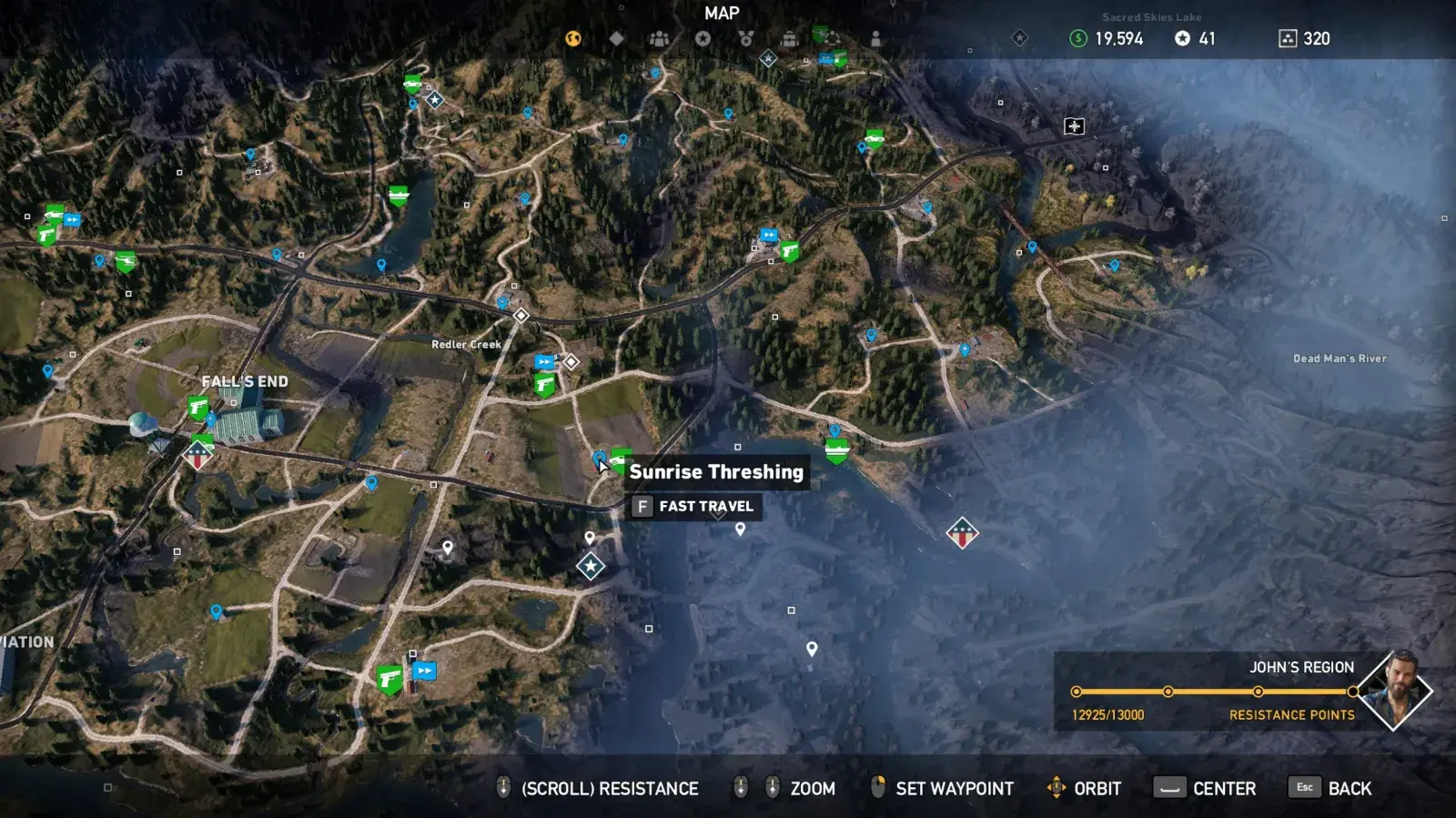Click the boat icon near Redler Creek lake
The height and width of the screenshot is (818, 1456).
[399, 196]
